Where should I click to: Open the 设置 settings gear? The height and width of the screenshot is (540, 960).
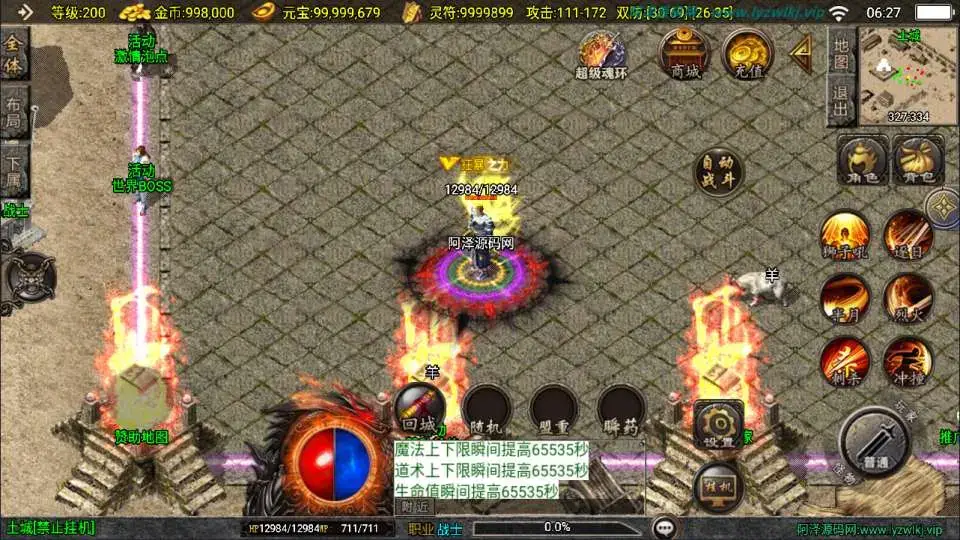coord(718,424)
